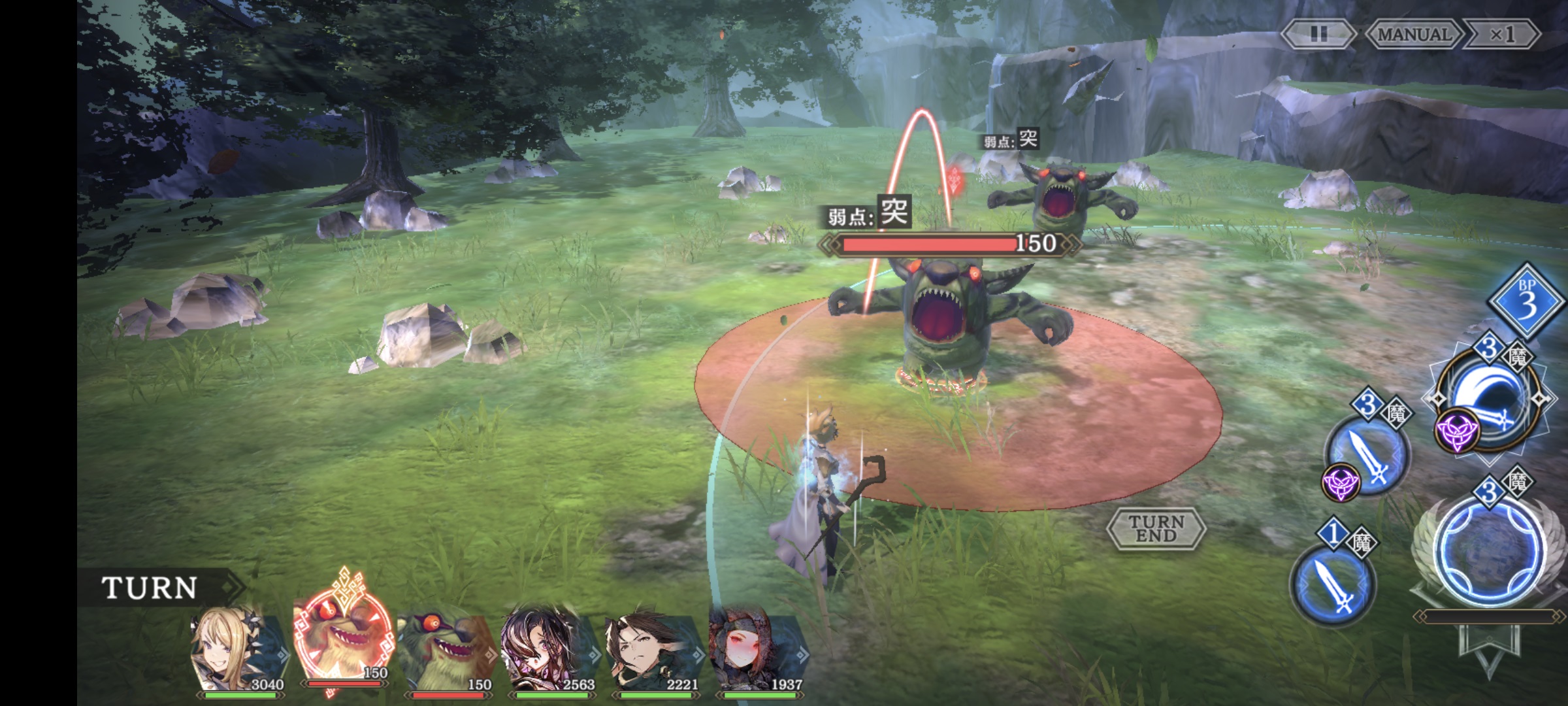Select the character portrait with 2563 HP
This screenshot has width=1568, height=706.
click(x=549, y=650)
